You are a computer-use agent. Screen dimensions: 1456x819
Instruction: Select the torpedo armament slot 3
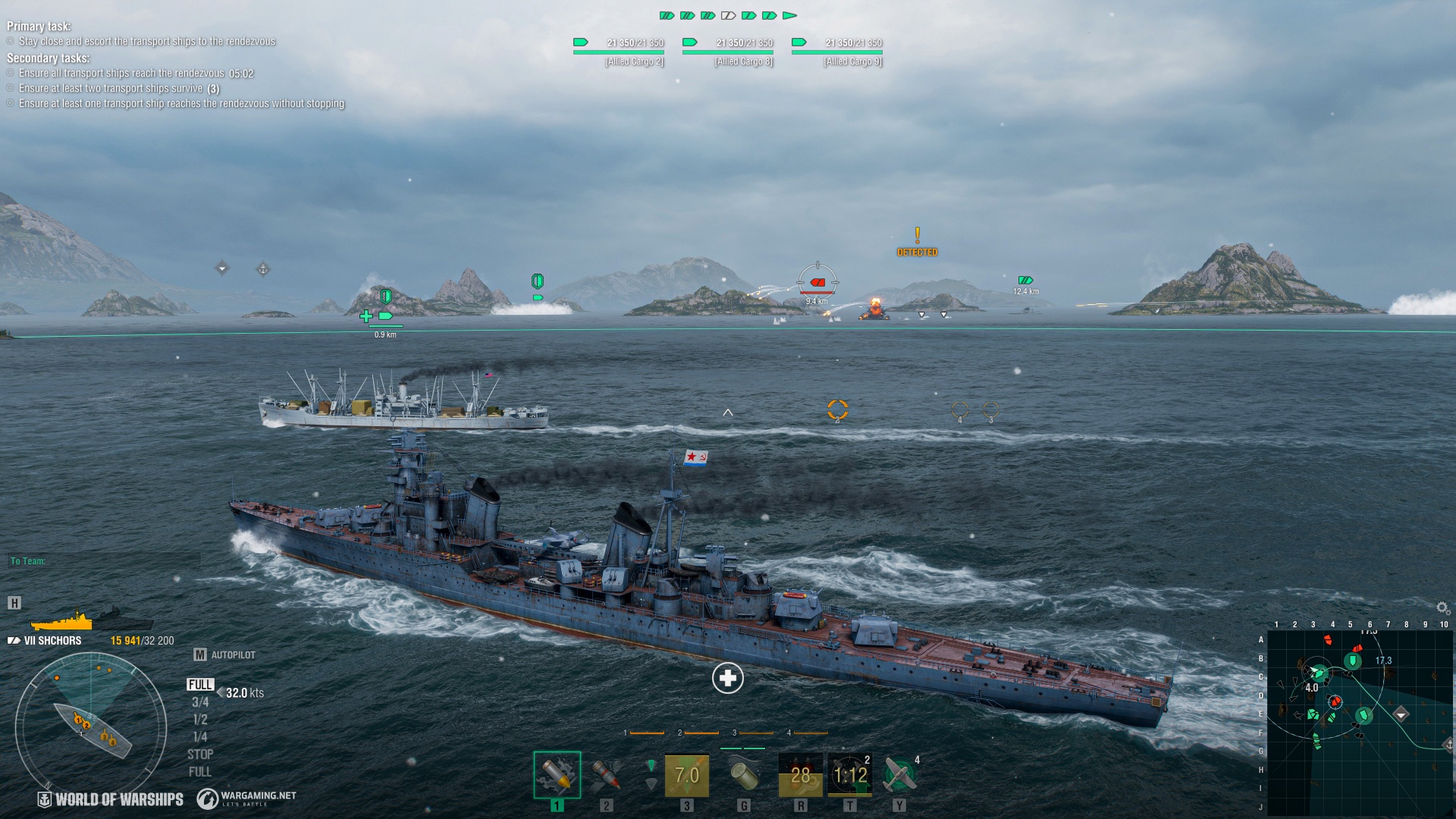[686, 775]
